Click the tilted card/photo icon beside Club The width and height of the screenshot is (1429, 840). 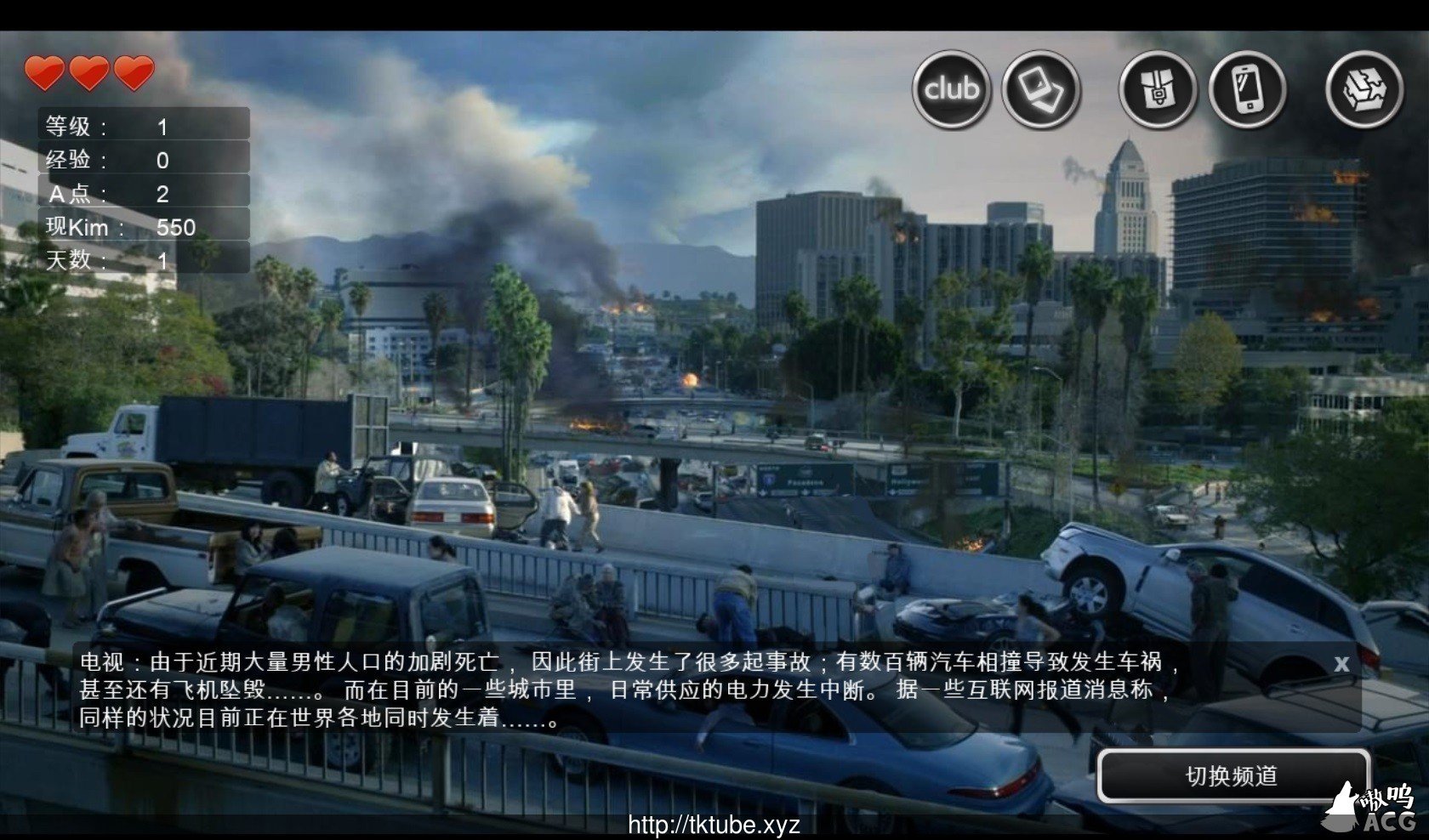(1040, 88)
